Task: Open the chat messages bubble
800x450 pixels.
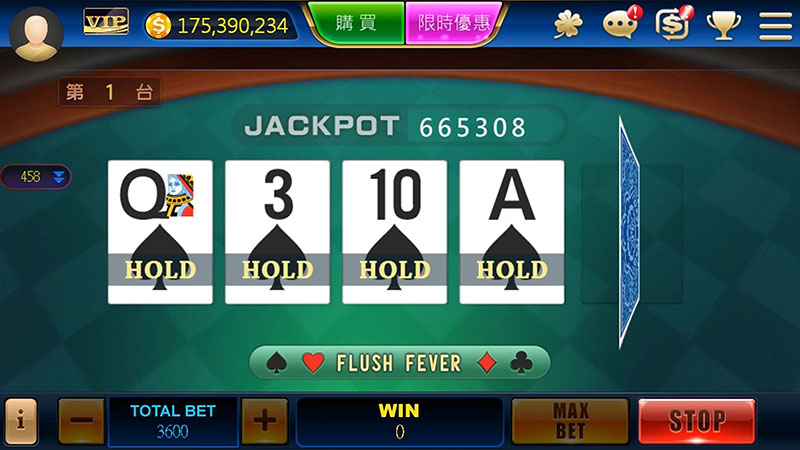Action: (622, 24)
